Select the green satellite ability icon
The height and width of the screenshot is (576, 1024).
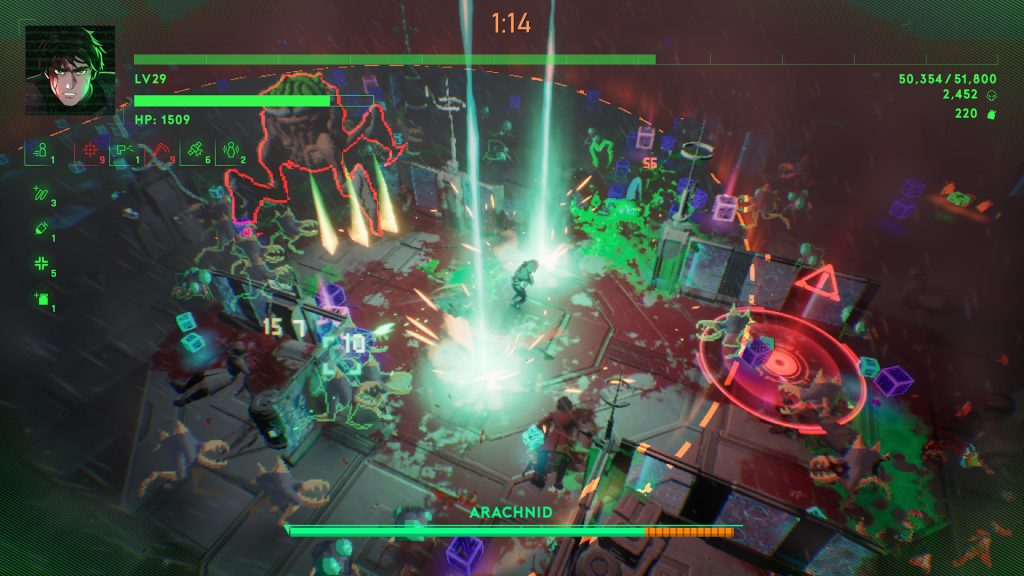[x=196, y=151]
